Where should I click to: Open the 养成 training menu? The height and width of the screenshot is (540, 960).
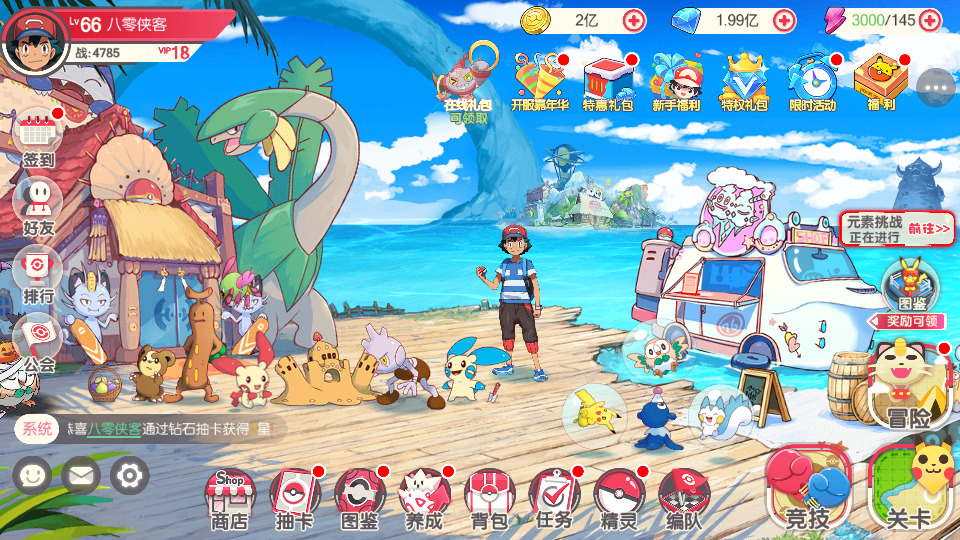(x=424, y=495)
